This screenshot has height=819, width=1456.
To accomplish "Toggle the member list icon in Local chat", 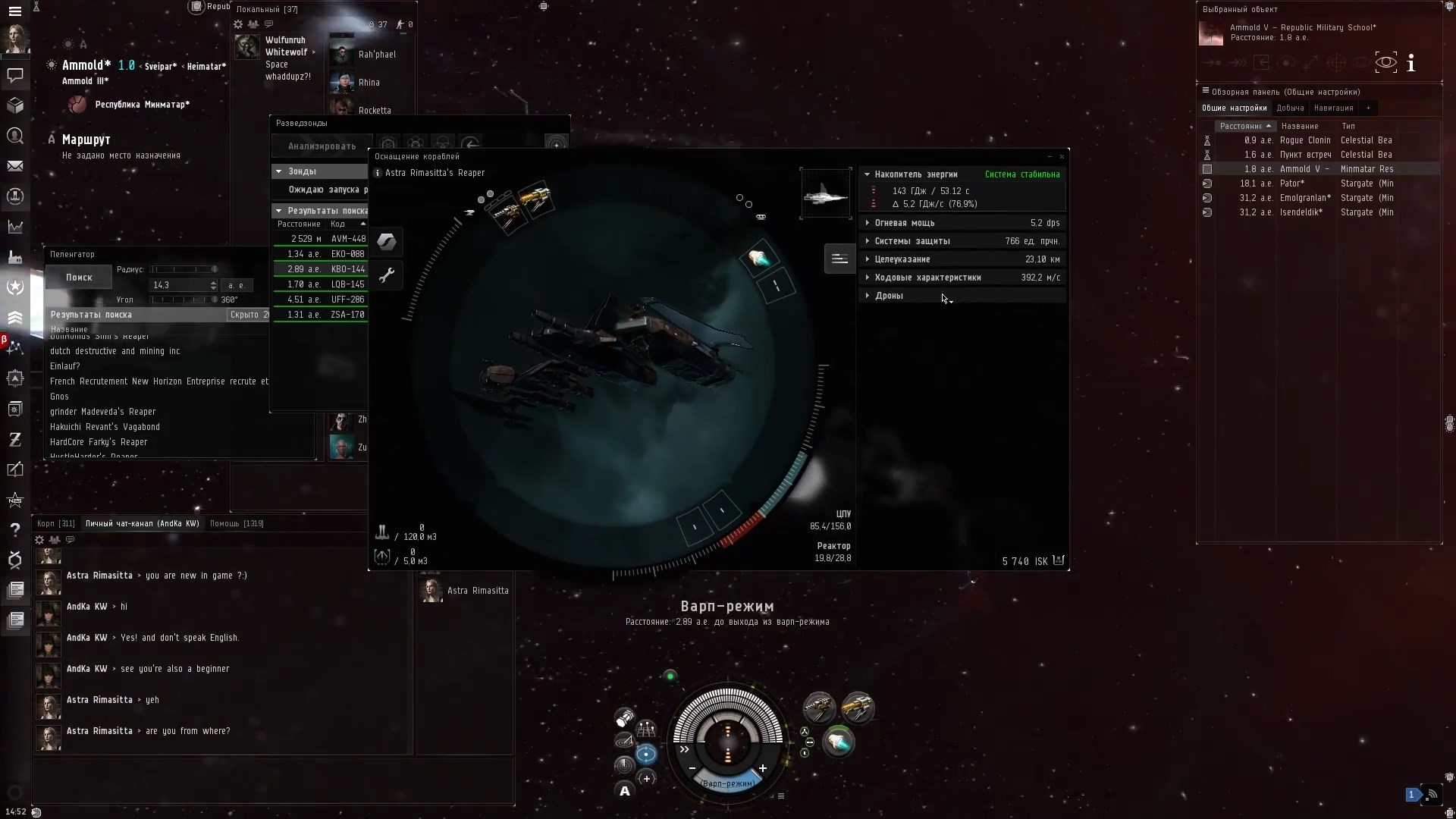I will (x=253, y=24).
